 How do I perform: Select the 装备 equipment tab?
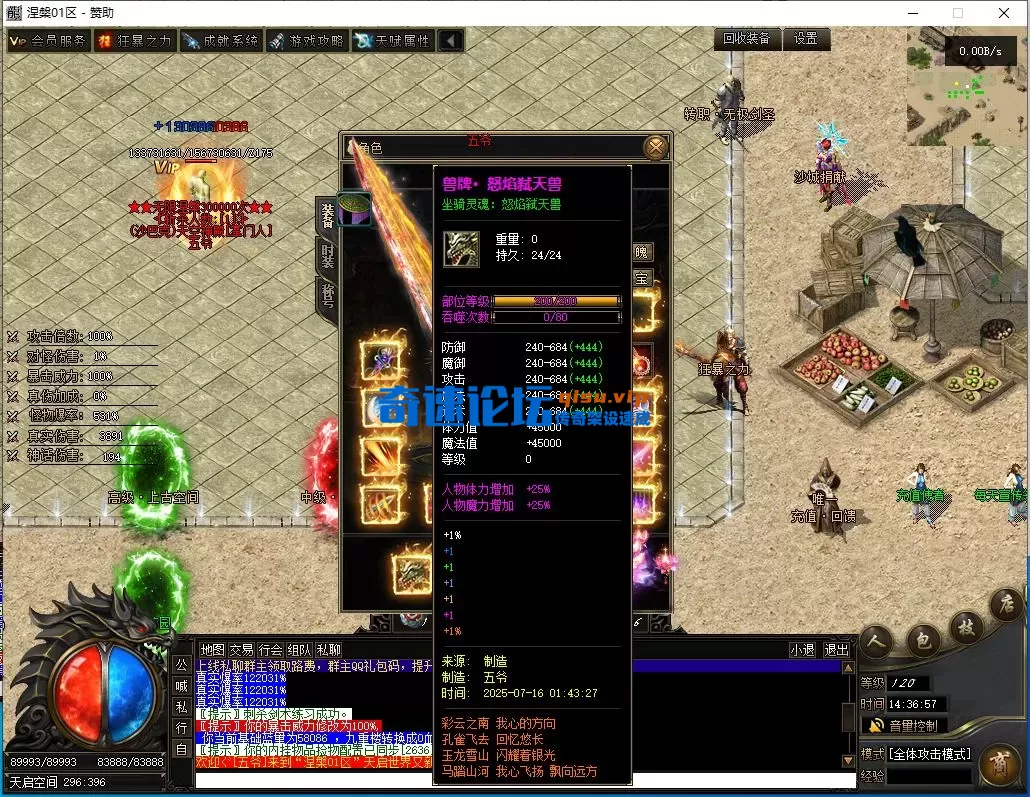[327, 213]
